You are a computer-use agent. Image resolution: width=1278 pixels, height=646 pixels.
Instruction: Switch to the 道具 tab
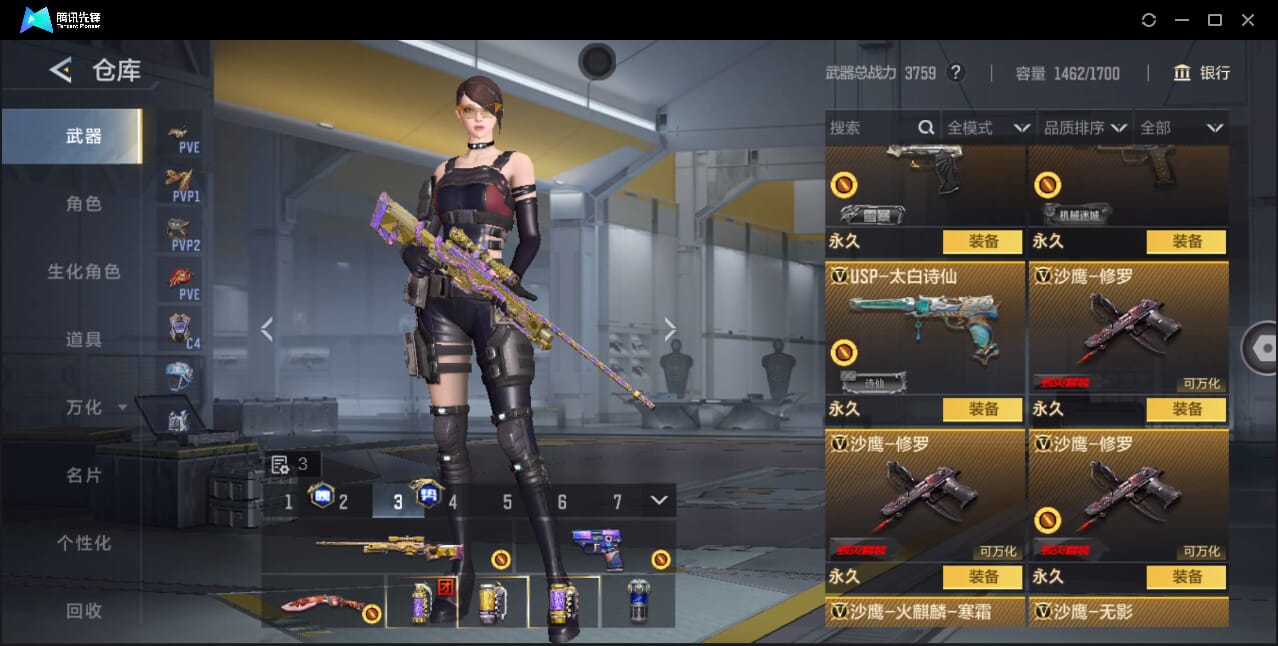84,340
